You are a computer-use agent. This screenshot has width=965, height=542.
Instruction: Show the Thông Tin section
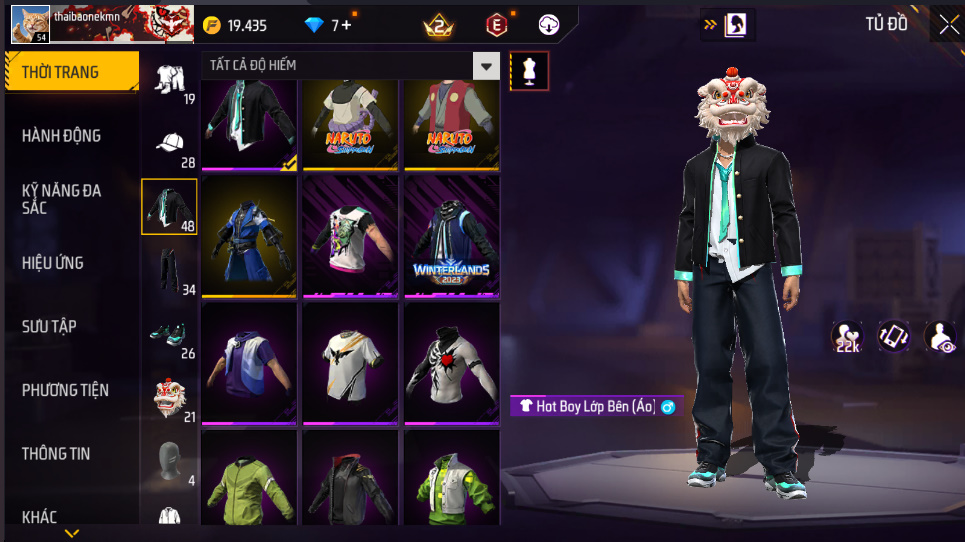[56, 454]
